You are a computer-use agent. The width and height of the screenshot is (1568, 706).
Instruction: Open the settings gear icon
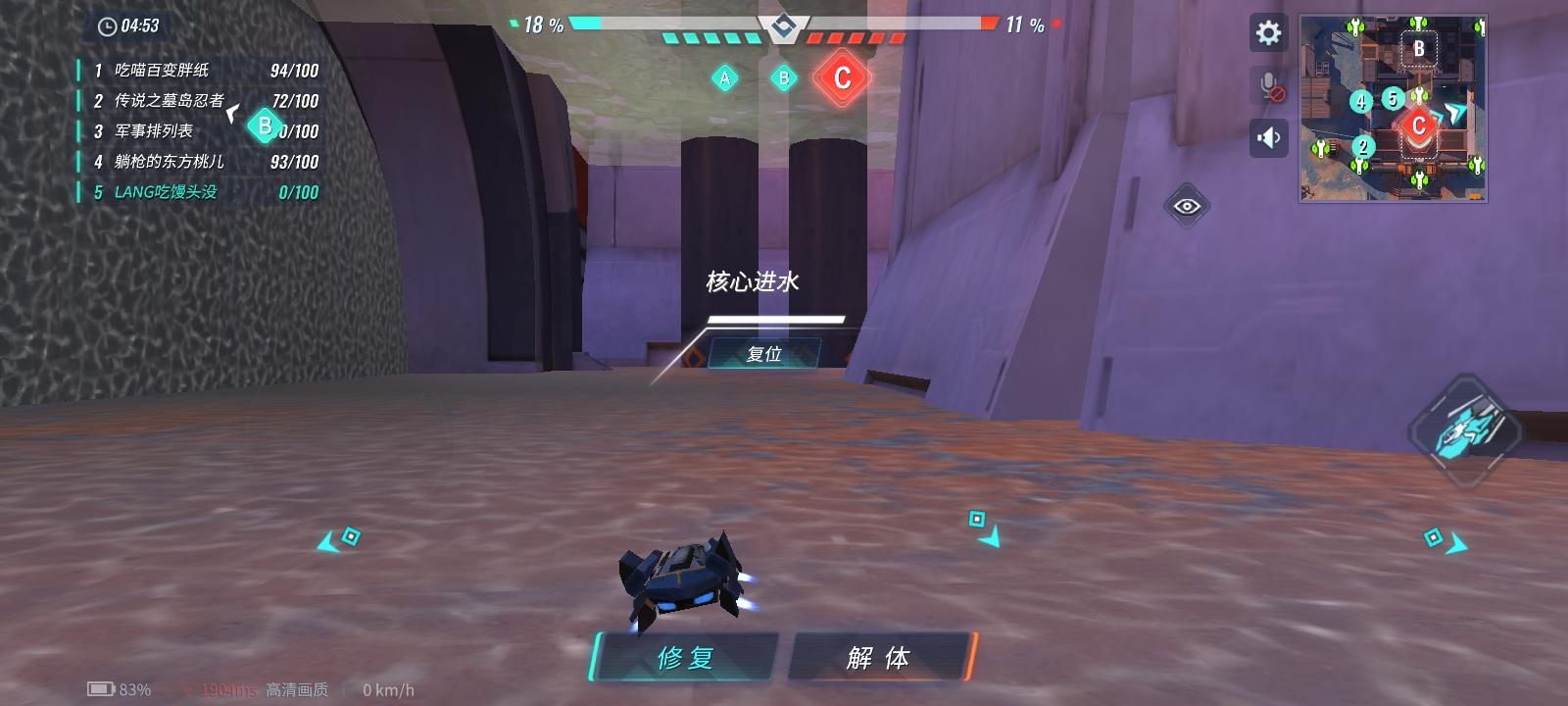tap(1269, 32)
